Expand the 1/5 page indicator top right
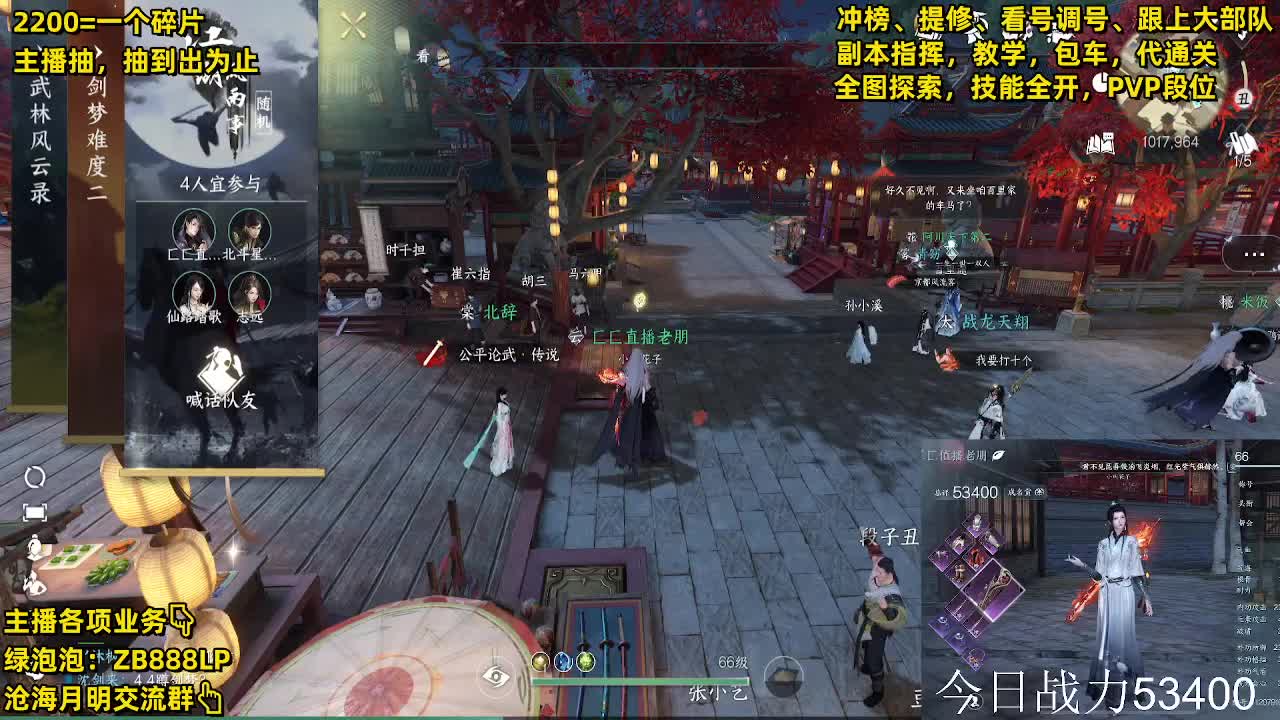 pyautogui.click(x=1243, y=160)
